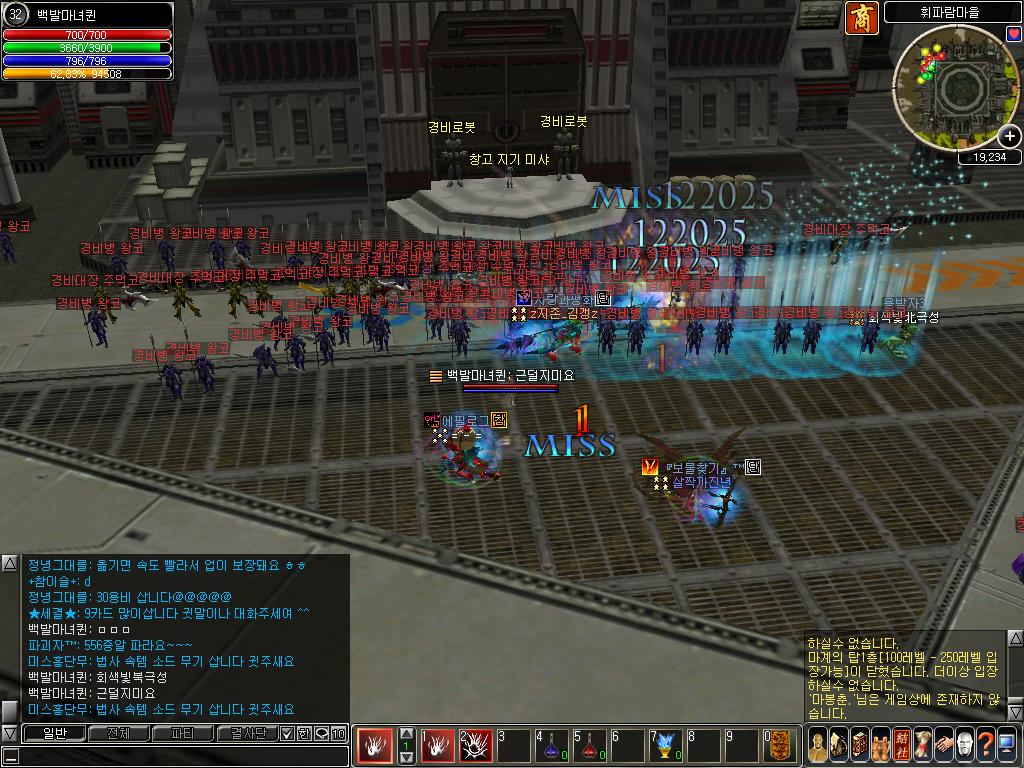Click the heart icon beside the minimap

1014,33
